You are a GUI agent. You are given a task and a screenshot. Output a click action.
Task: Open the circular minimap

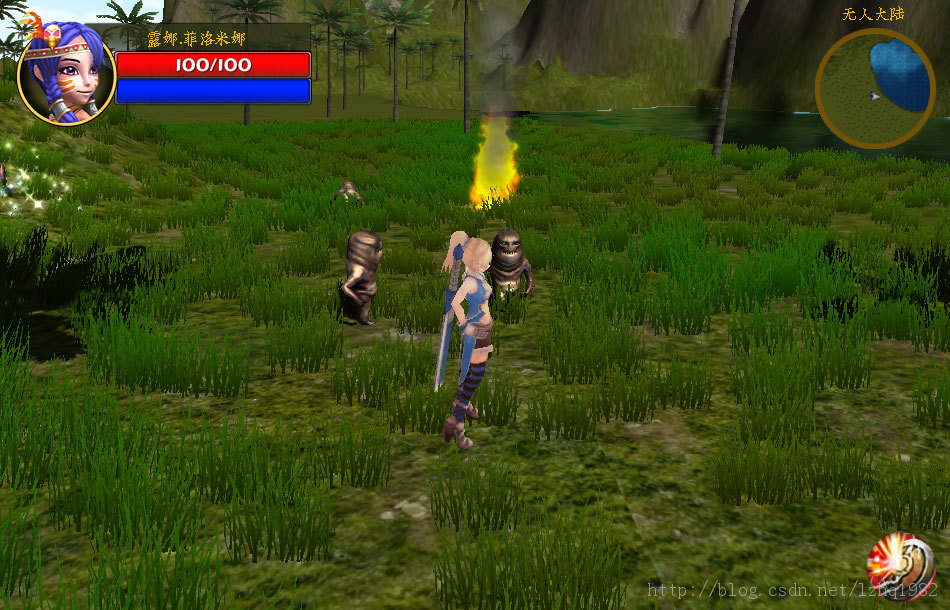[x=875, y=88]
